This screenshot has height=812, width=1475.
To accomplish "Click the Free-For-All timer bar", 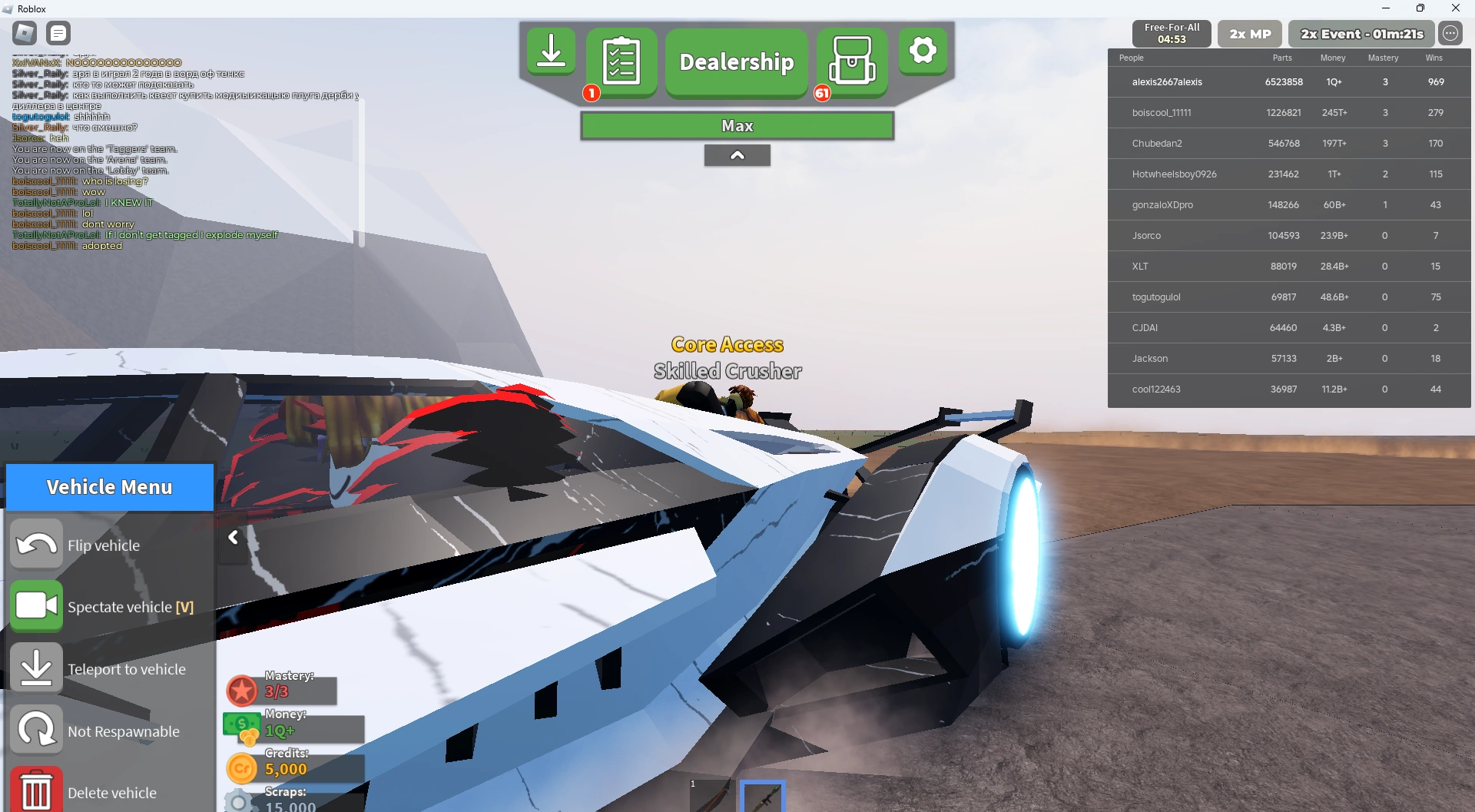I will coord(1172,33).
